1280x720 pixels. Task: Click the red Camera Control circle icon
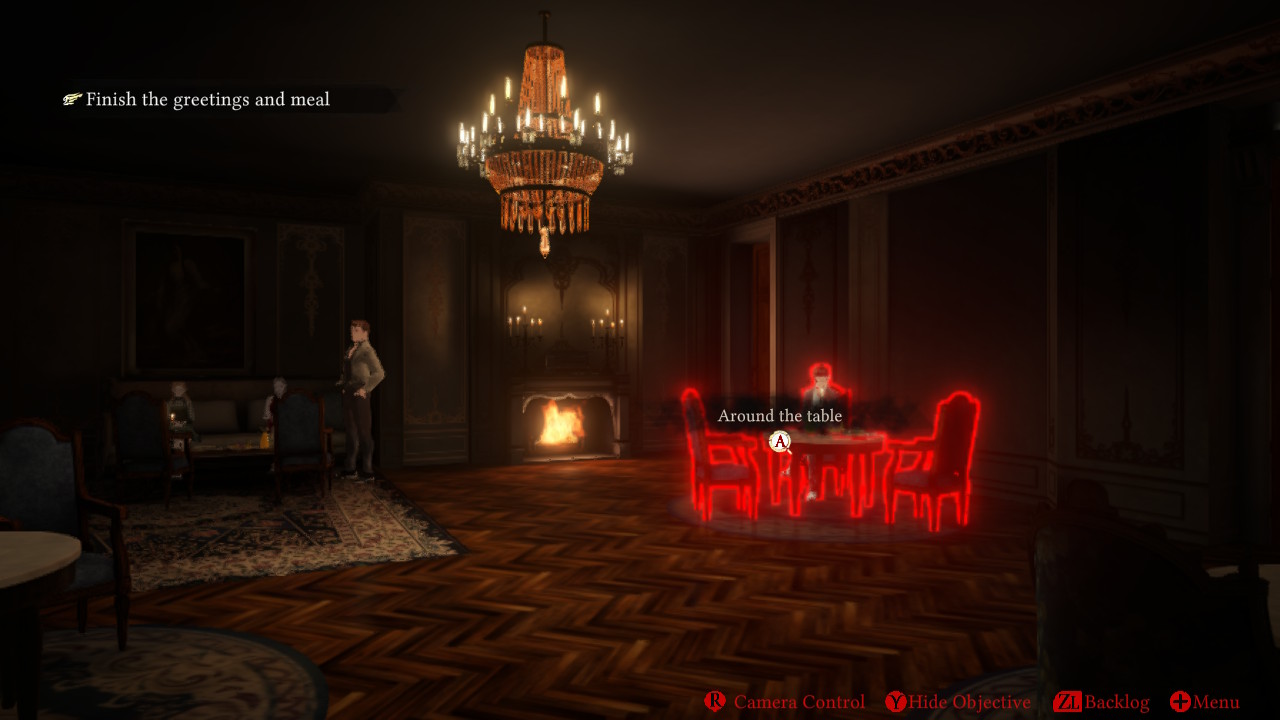pos(714,702)
